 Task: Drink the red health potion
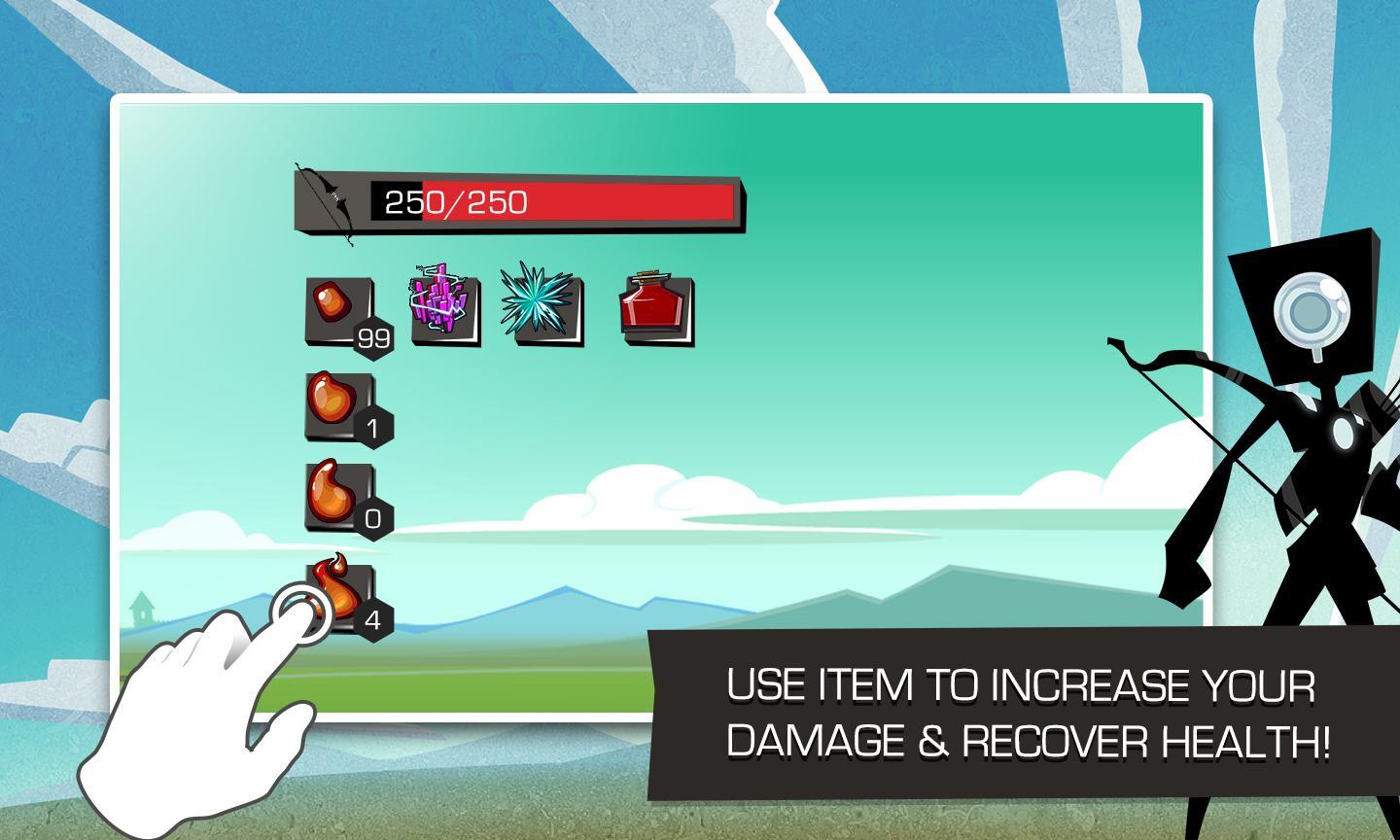click(656, 309)
